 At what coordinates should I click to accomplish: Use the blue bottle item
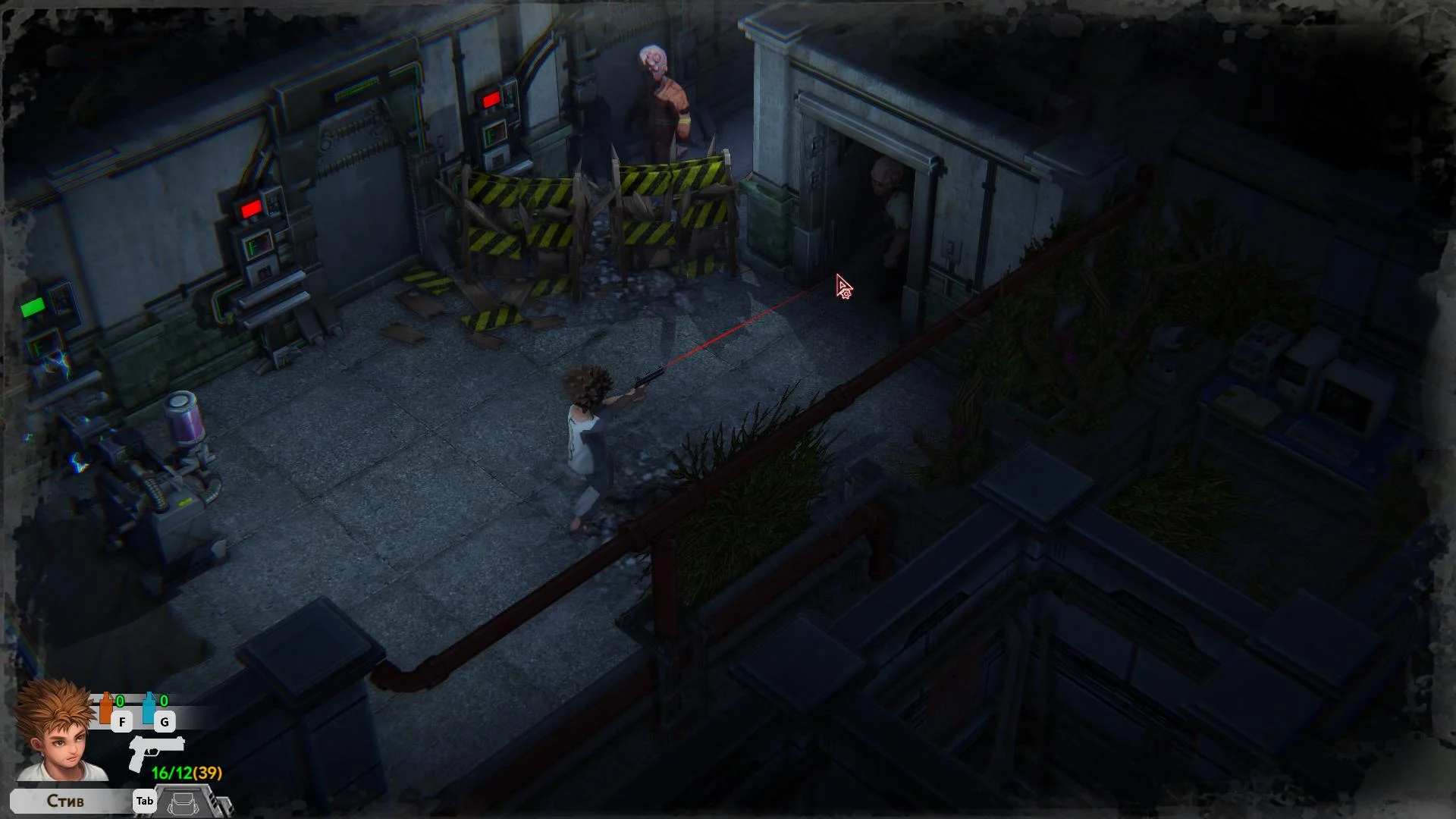pos(149,708)
